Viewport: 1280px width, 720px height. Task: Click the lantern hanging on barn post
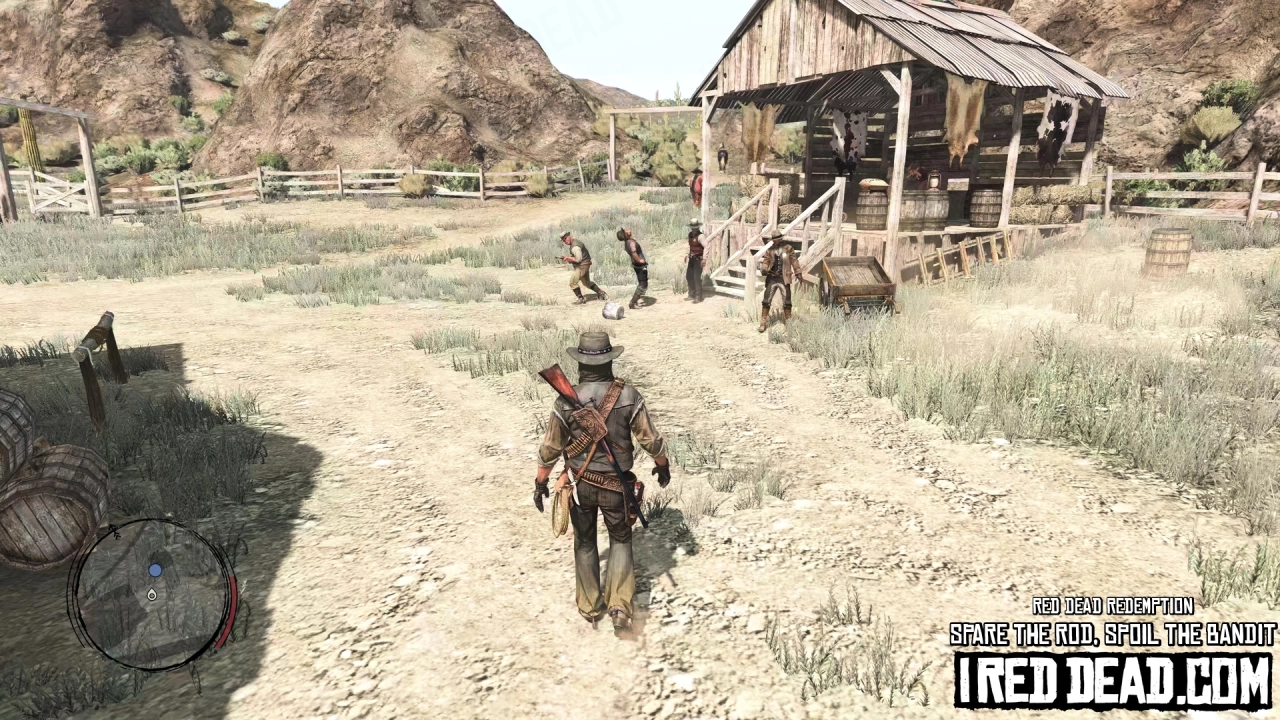click(934, 180)
